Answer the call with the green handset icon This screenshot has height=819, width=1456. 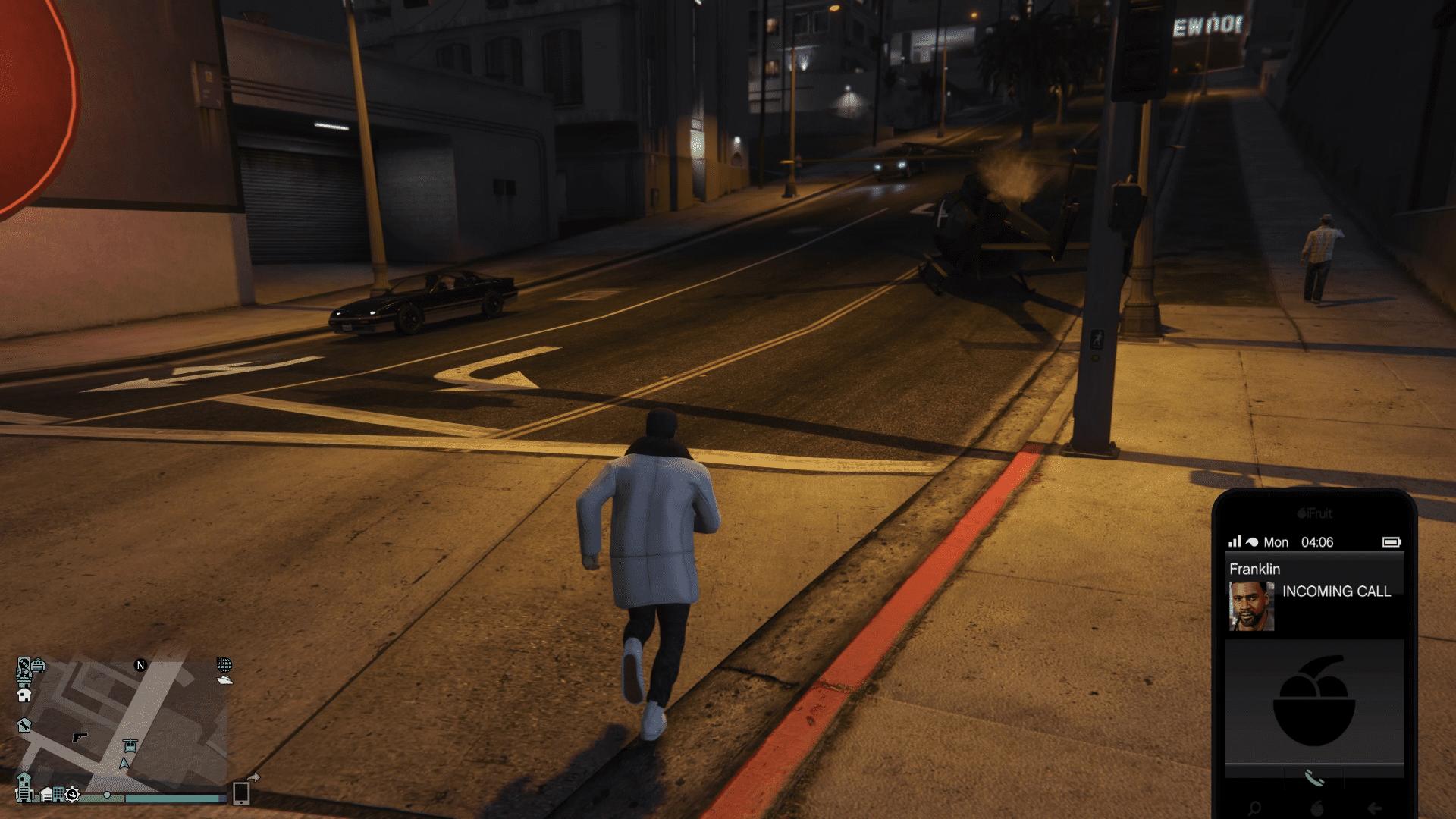coord(1313,777)
